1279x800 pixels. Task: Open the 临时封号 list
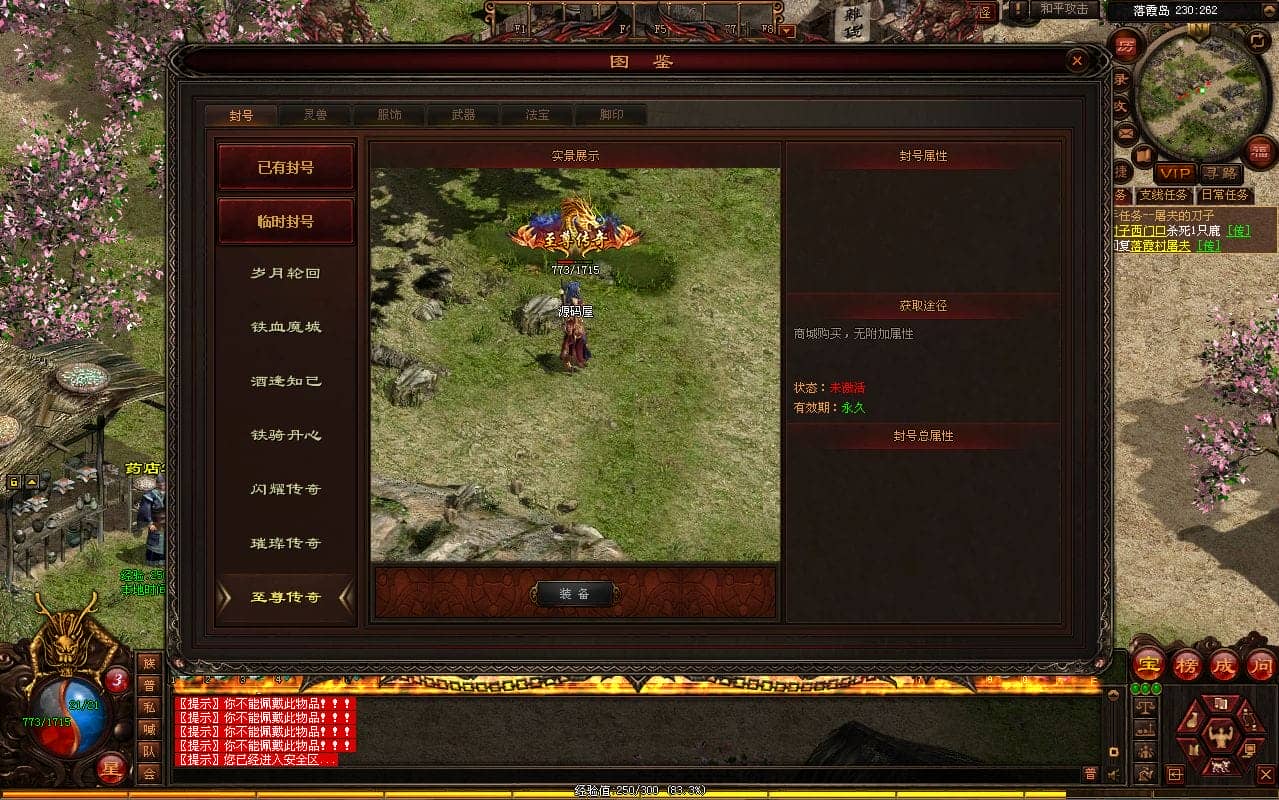(286, 221)
